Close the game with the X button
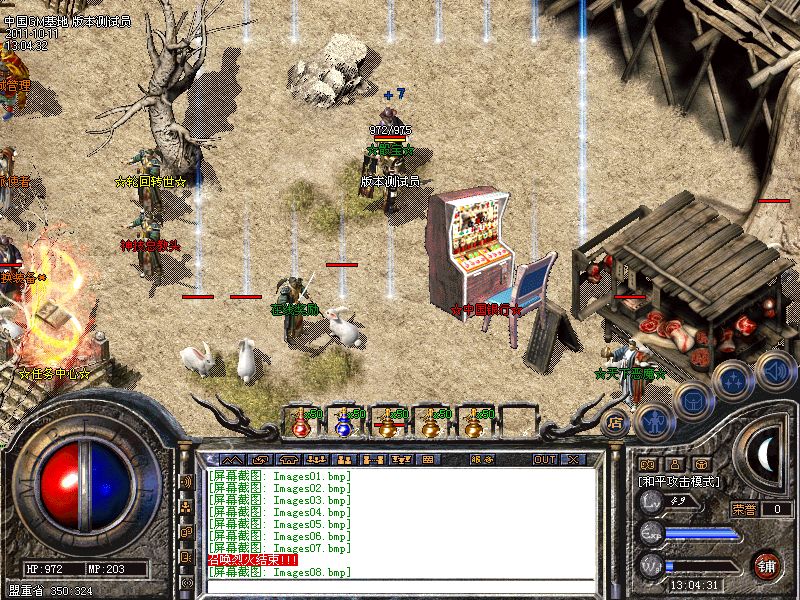The image size is (800, 600). point(573,459)
